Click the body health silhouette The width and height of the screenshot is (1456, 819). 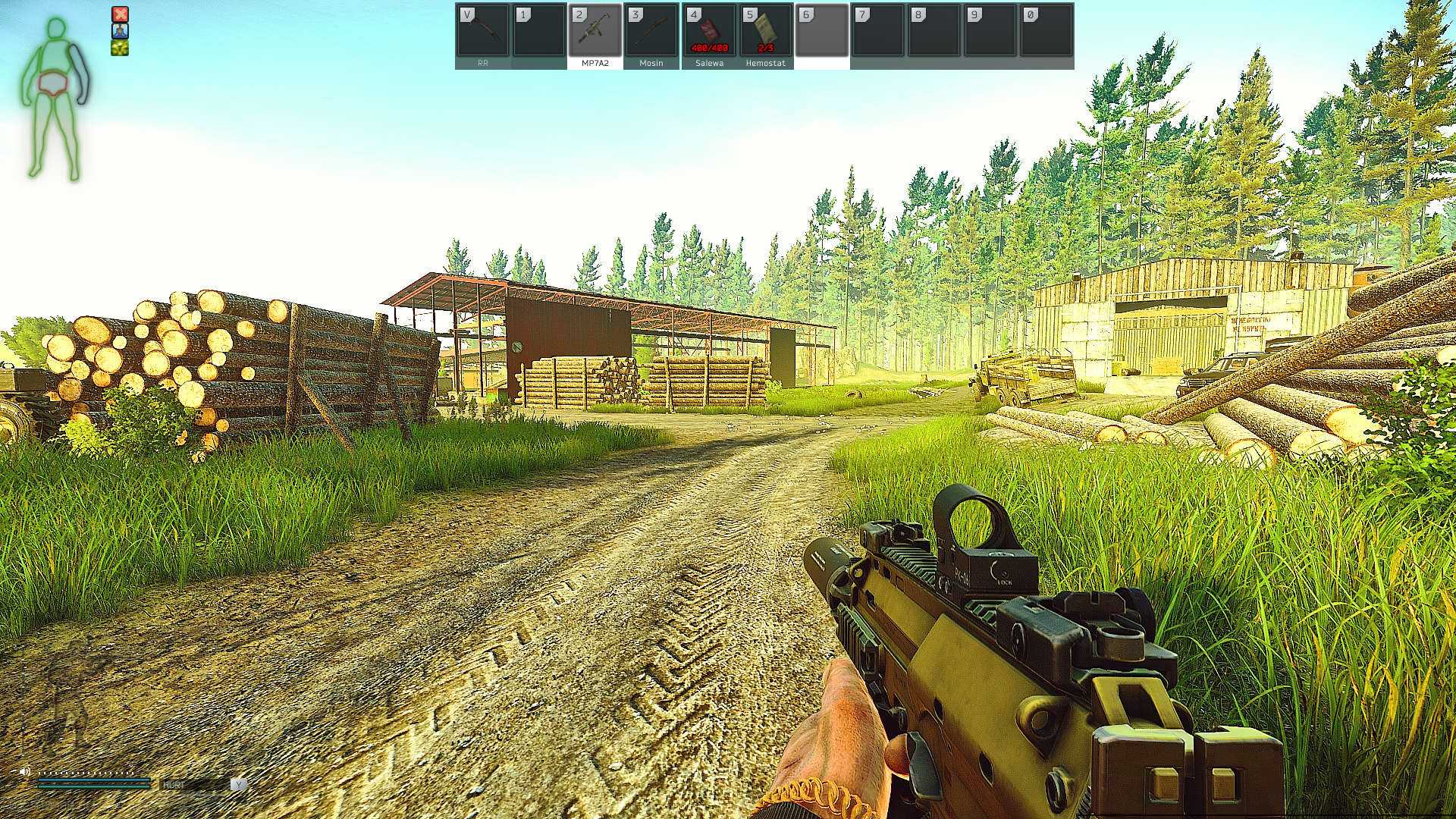[x=55, y=99]
